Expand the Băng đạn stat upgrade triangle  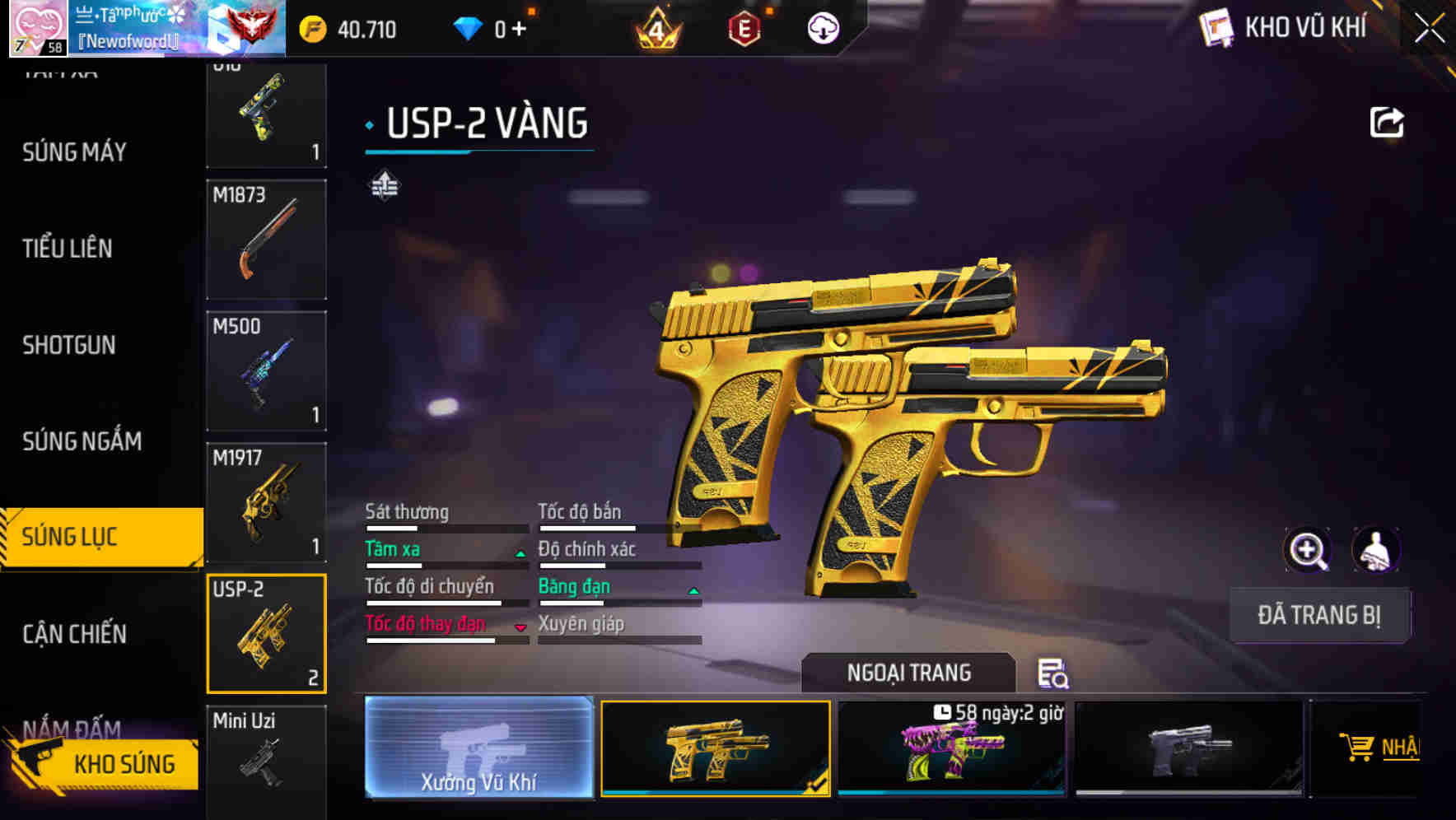pos(693,591)
